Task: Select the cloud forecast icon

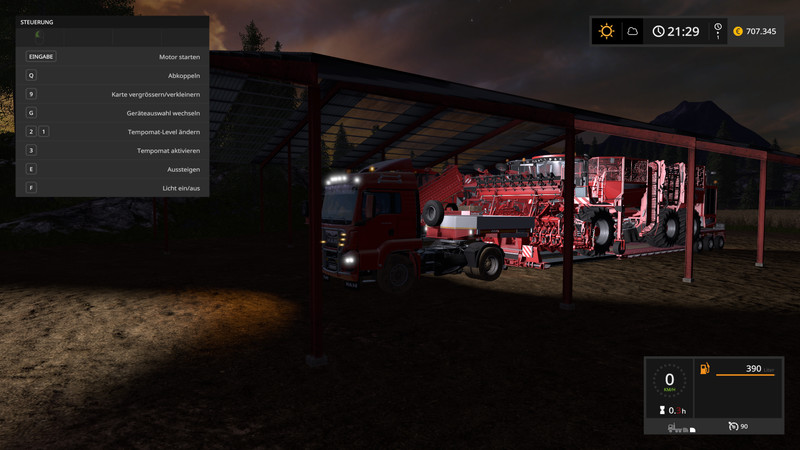Action: [632, 31]
